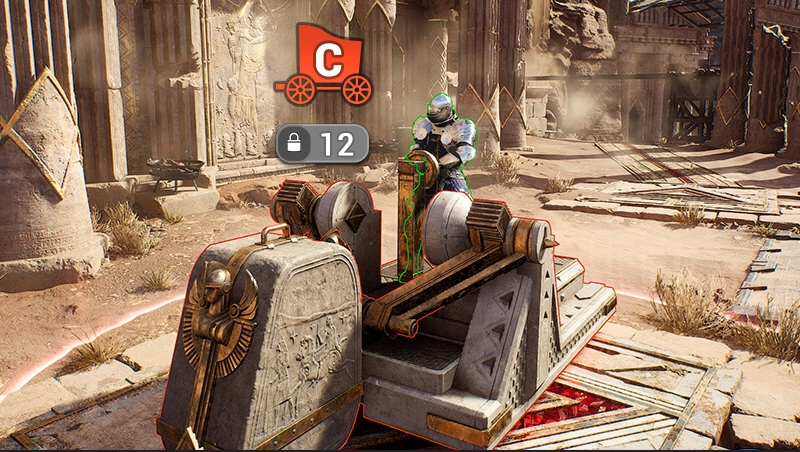Click the red cart objective C marker

(x=324, y=65)
